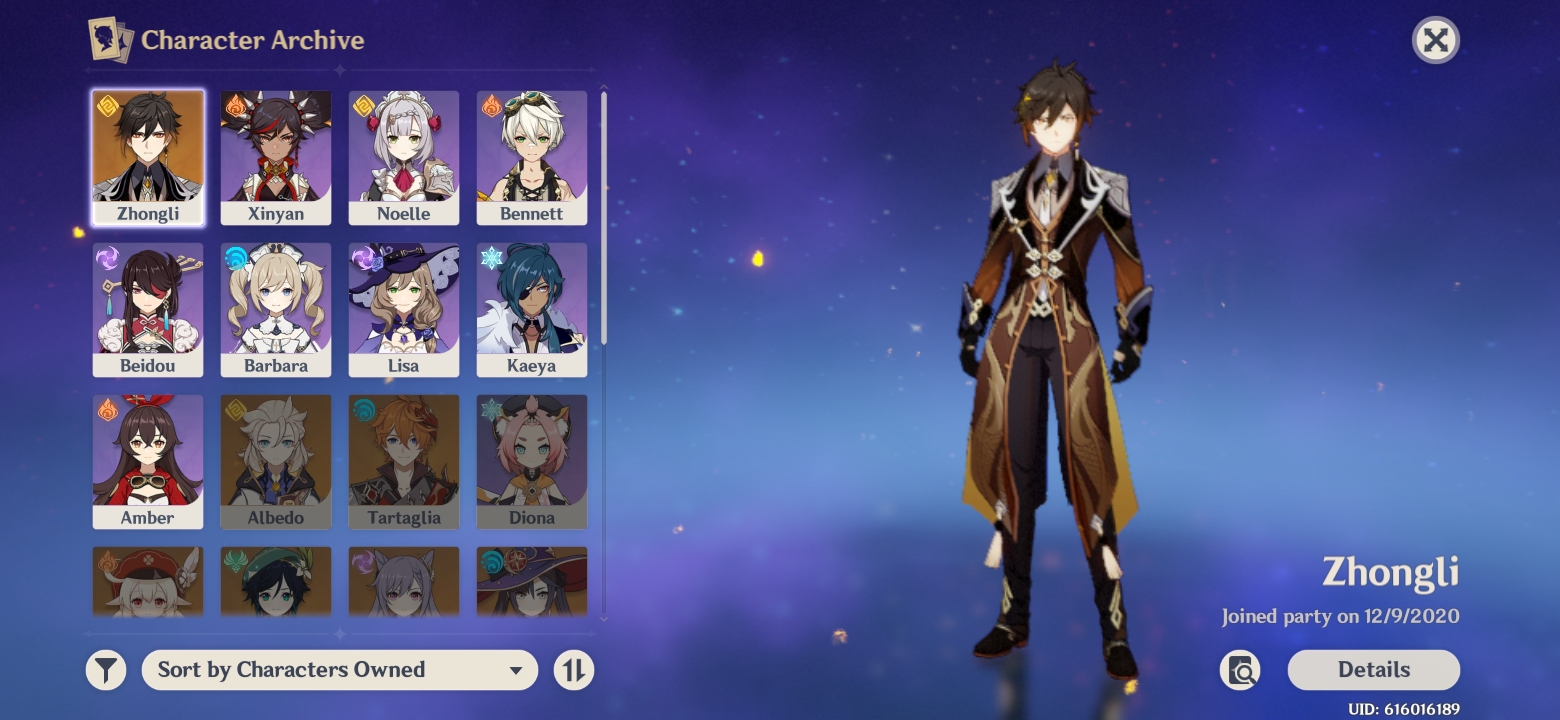Open the character filter options
Screen dimensions: 1560x720
point(106,670)
